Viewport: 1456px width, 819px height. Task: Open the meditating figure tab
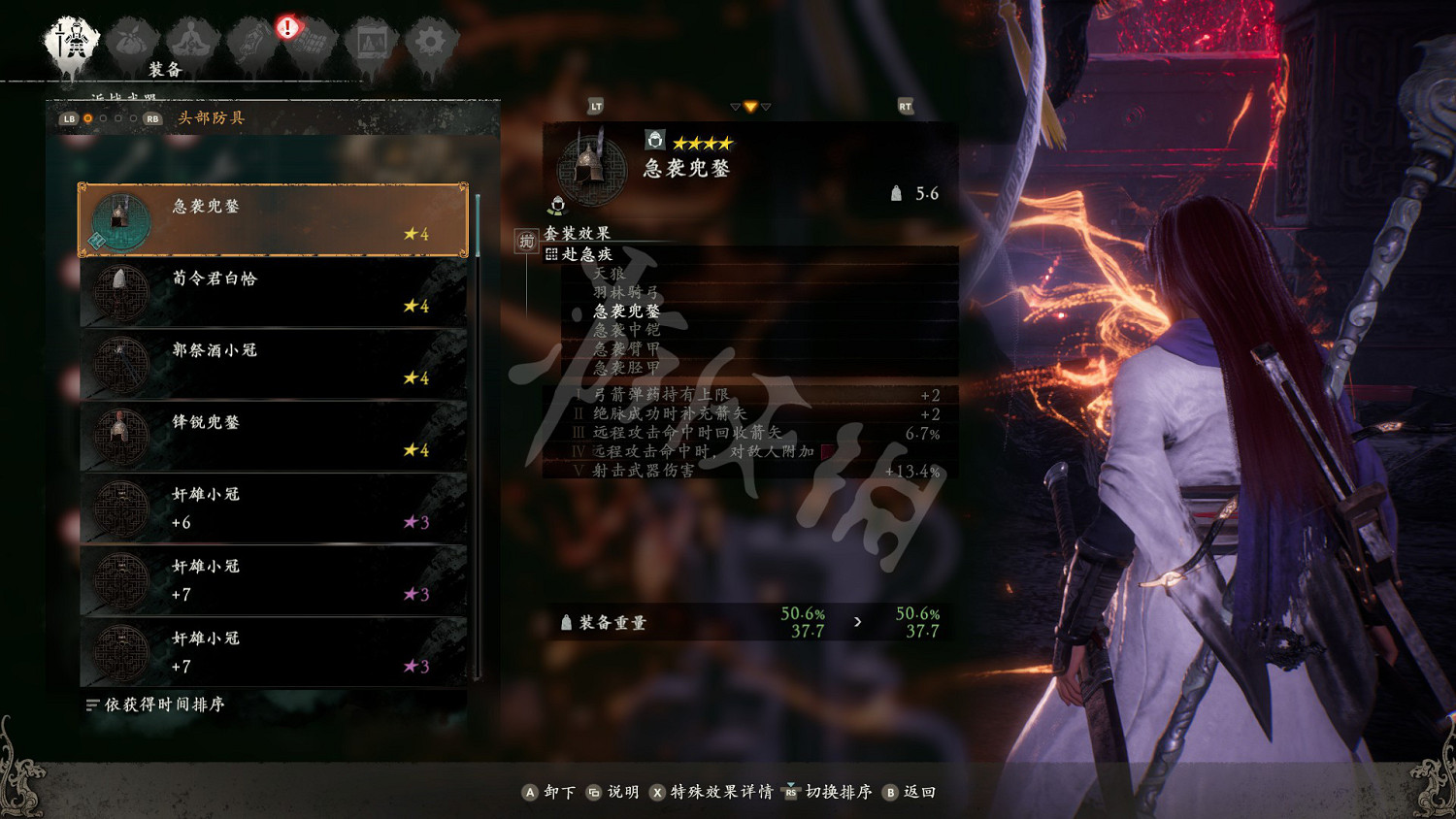(192, 44)
